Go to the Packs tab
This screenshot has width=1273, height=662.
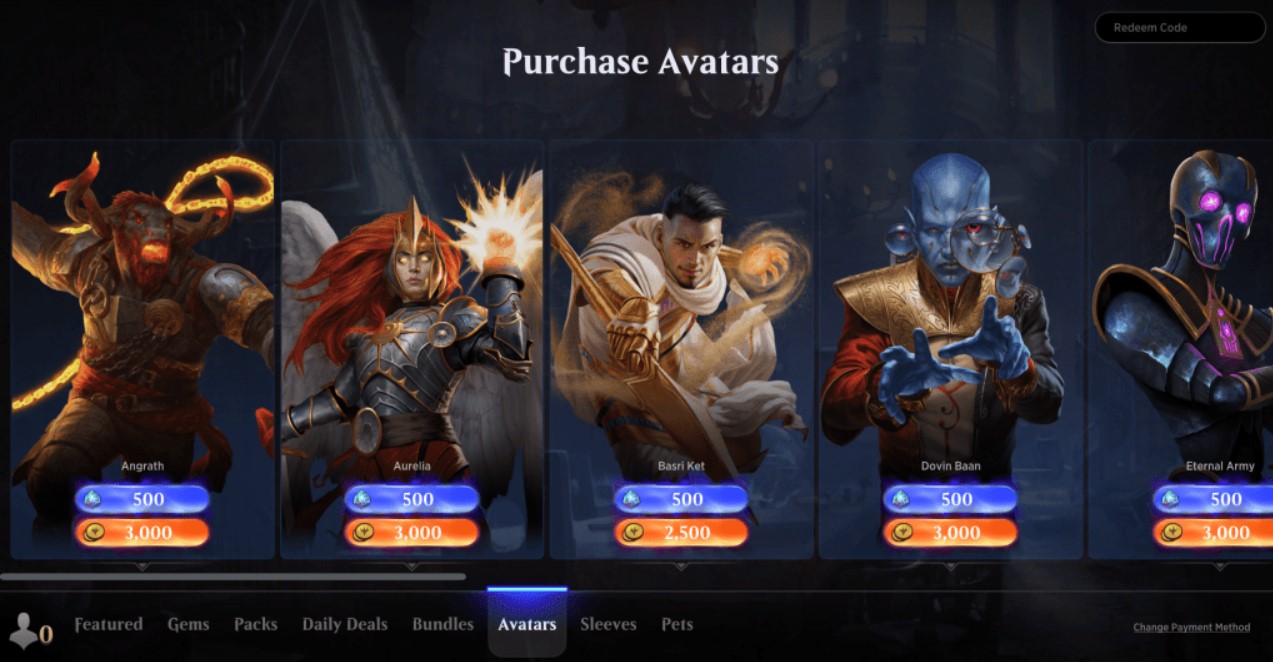pos(256,625)
